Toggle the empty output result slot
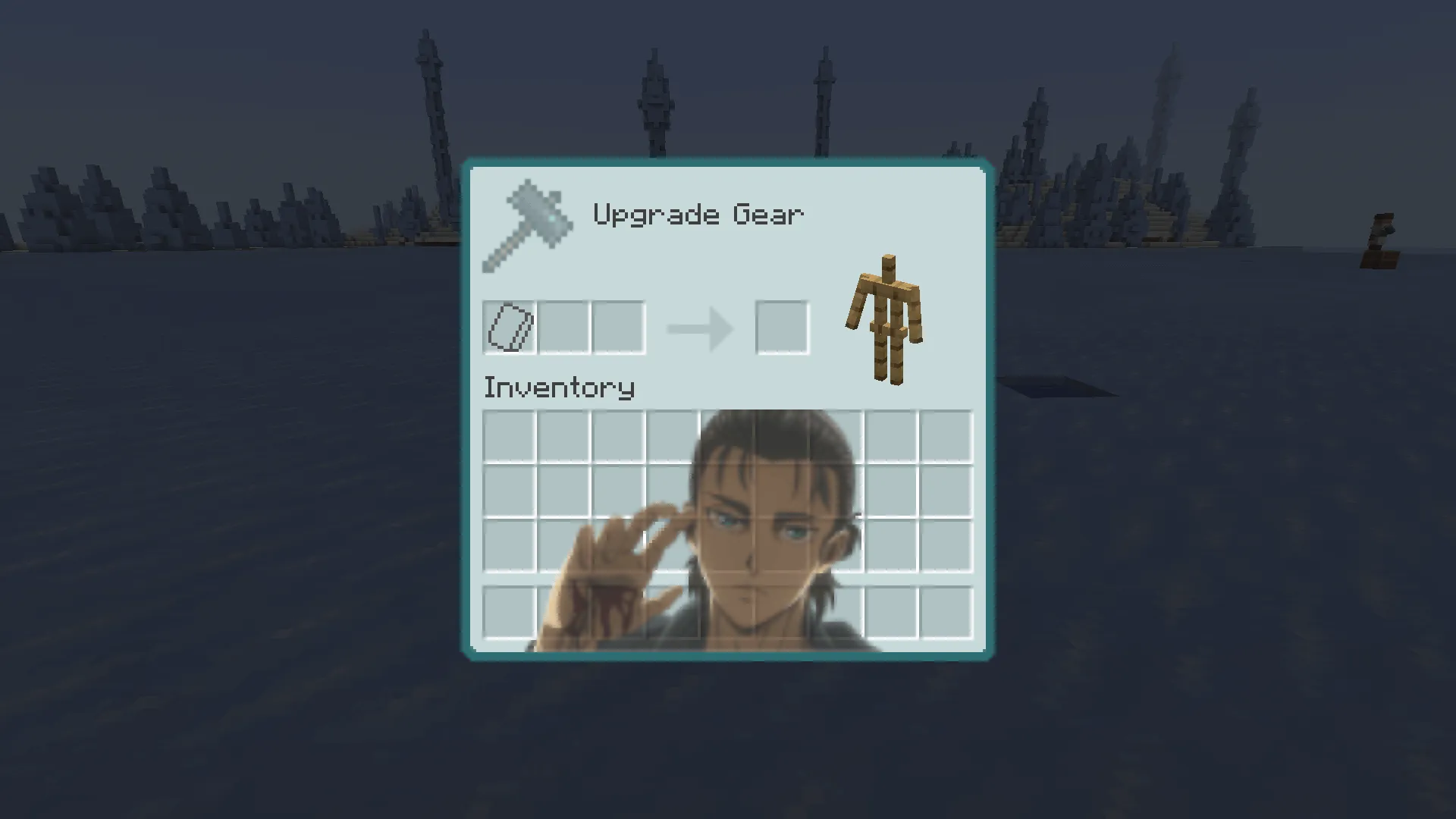 coord(783,328)
